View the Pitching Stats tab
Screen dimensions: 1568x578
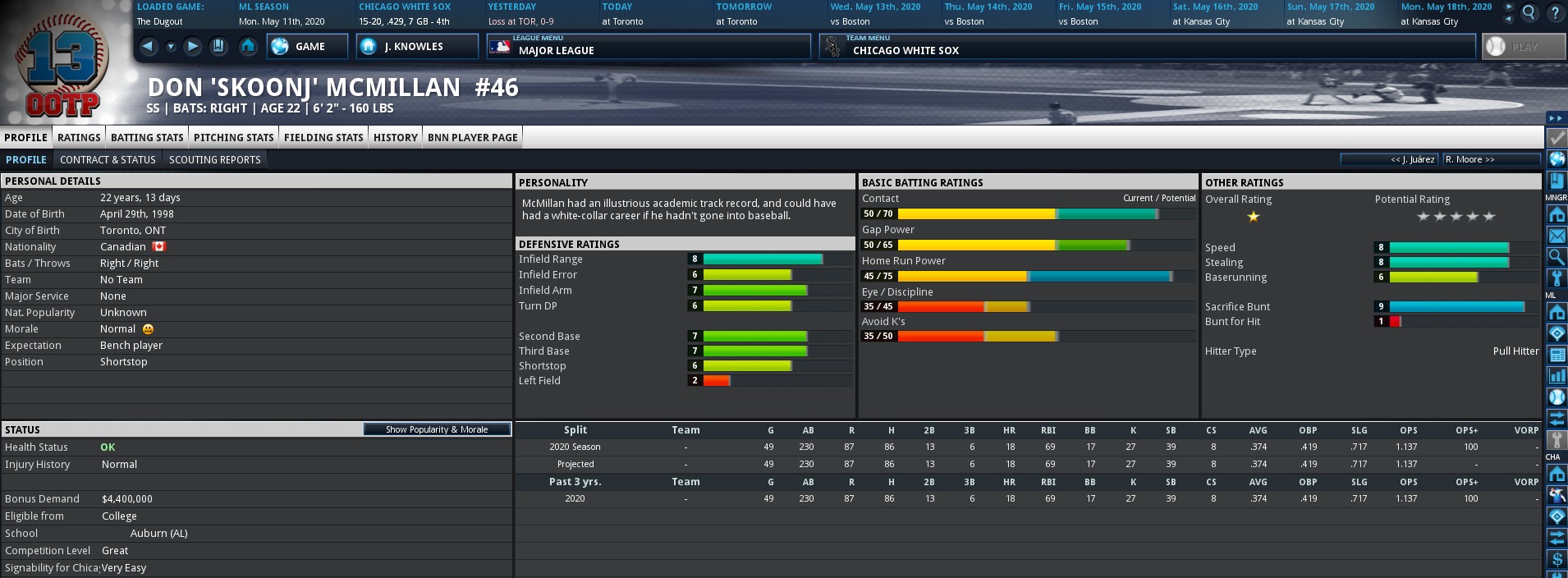(233, 137)
